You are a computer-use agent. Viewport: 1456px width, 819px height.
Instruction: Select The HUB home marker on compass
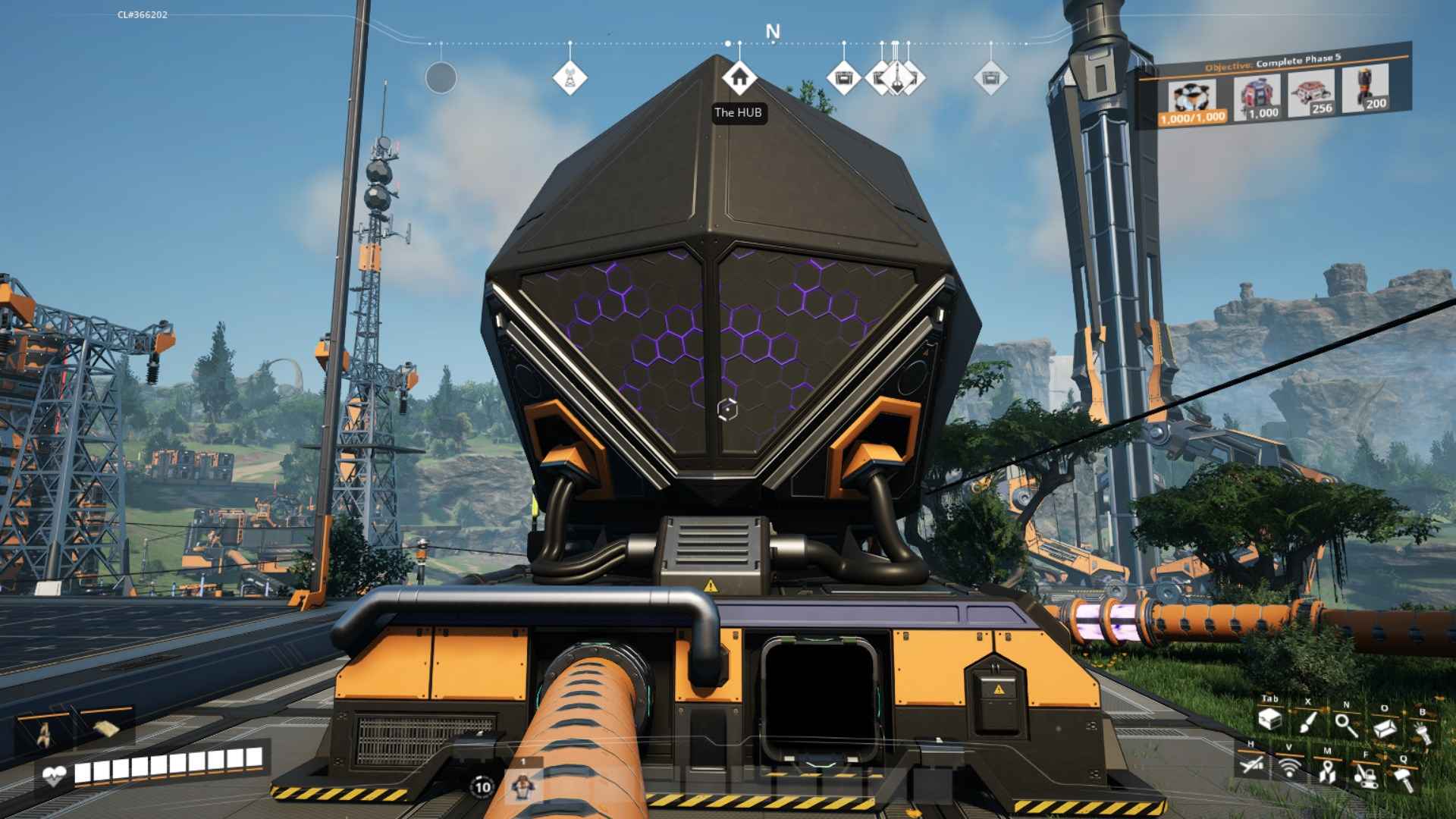[x=739, y=77]
